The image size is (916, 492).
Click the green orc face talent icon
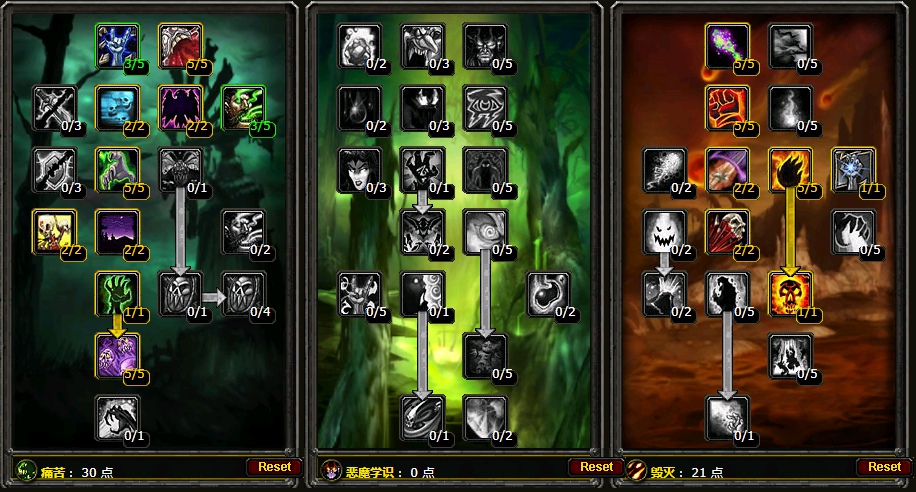click(x=243, y=108)
